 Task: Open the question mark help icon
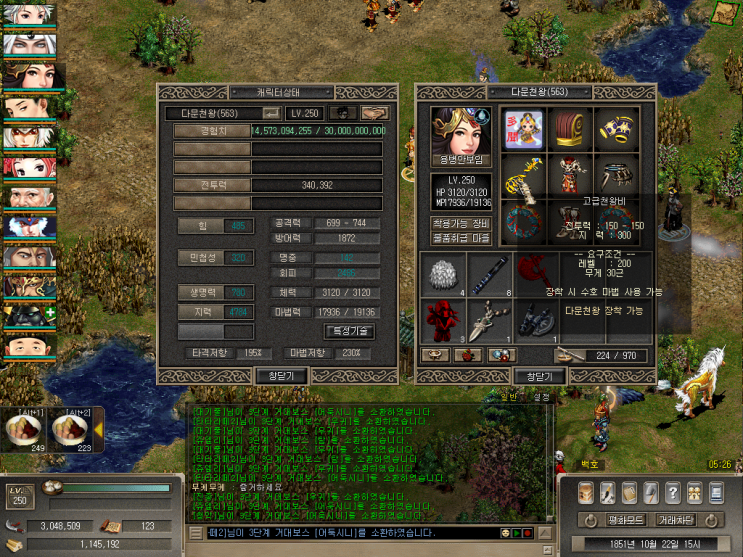[x=673, y=493]
